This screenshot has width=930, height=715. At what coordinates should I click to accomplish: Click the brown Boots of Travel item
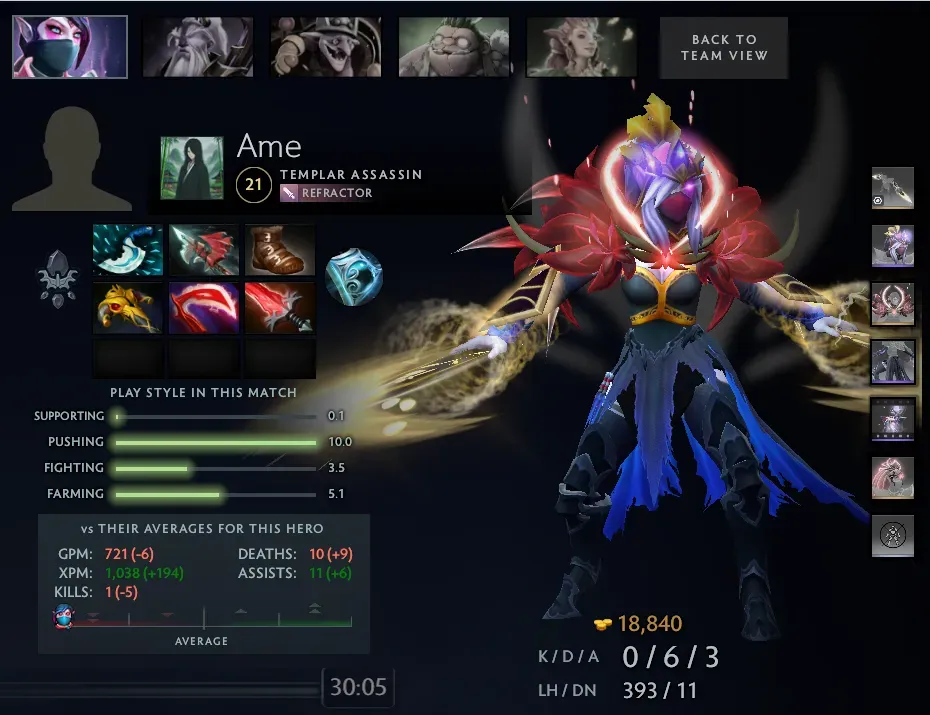tap(280, 250)
